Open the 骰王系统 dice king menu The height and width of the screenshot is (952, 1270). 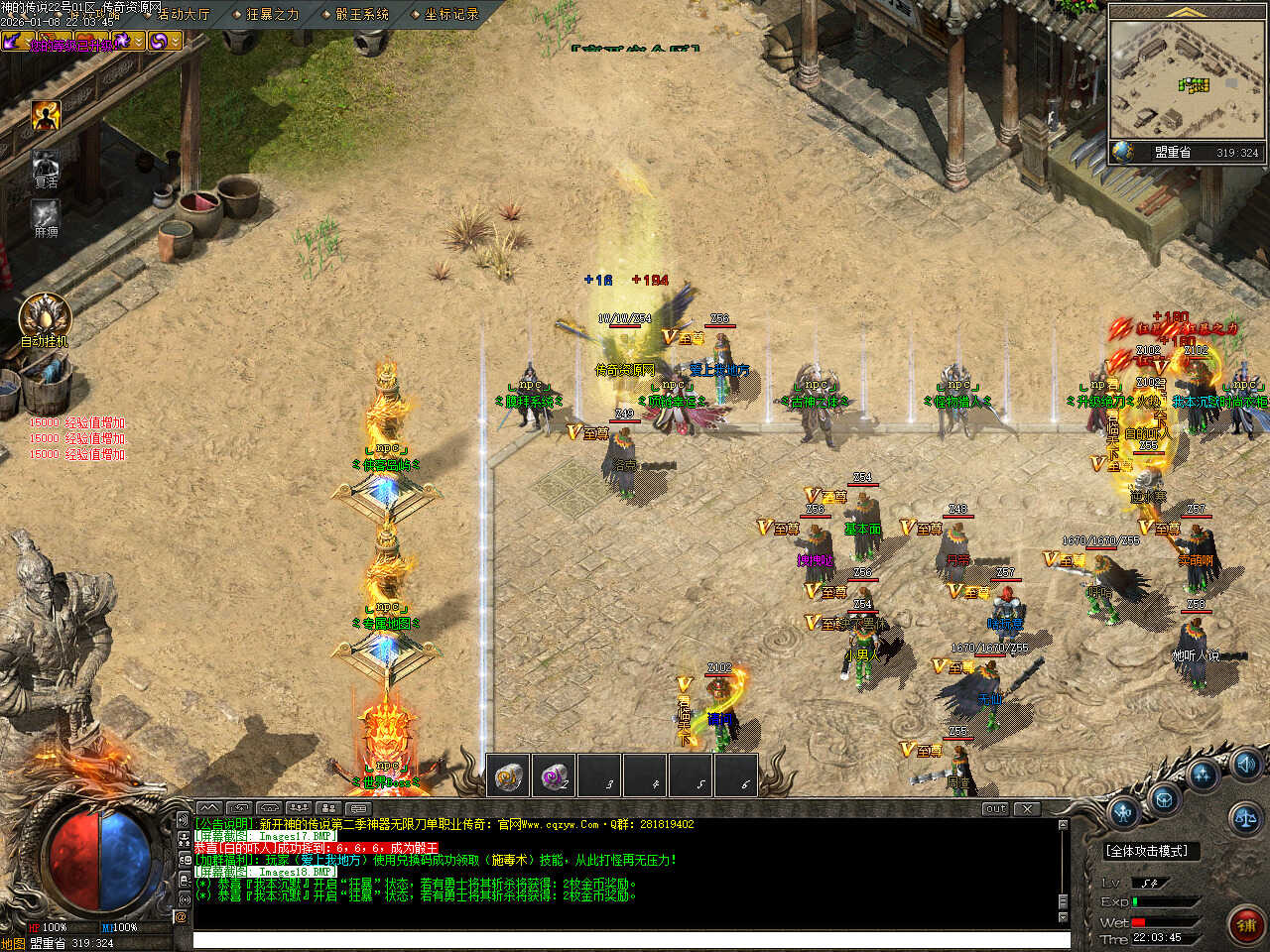tap(361, 14)
